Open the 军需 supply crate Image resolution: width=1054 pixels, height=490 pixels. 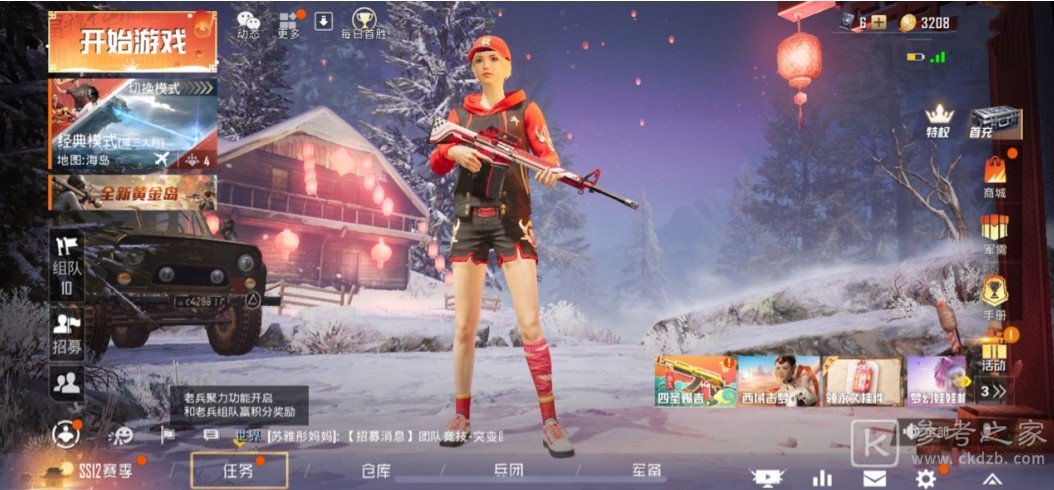995,234
